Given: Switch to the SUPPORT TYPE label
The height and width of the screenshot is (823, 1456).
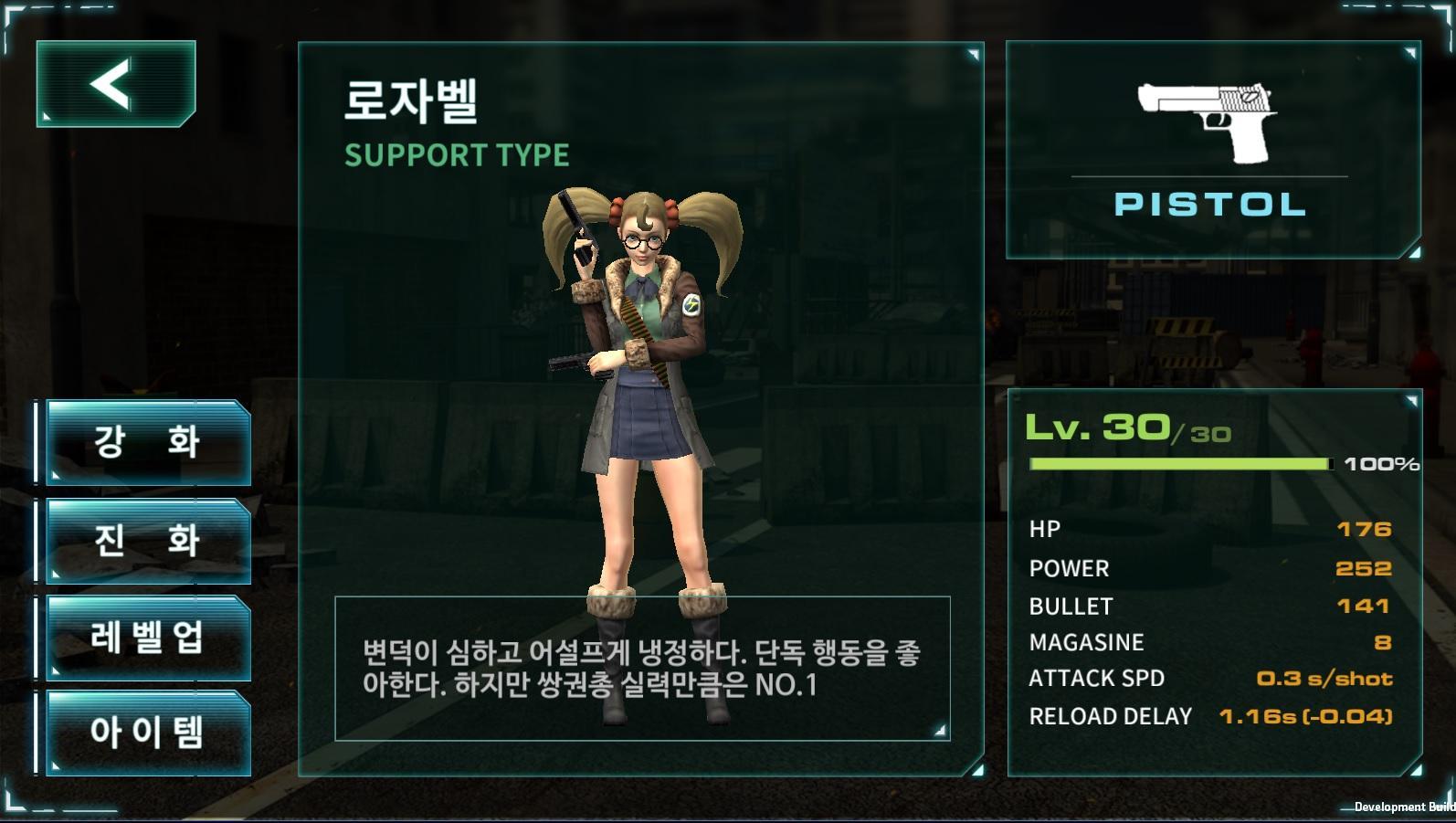Looking at the screenshot, I should point(455,154).
